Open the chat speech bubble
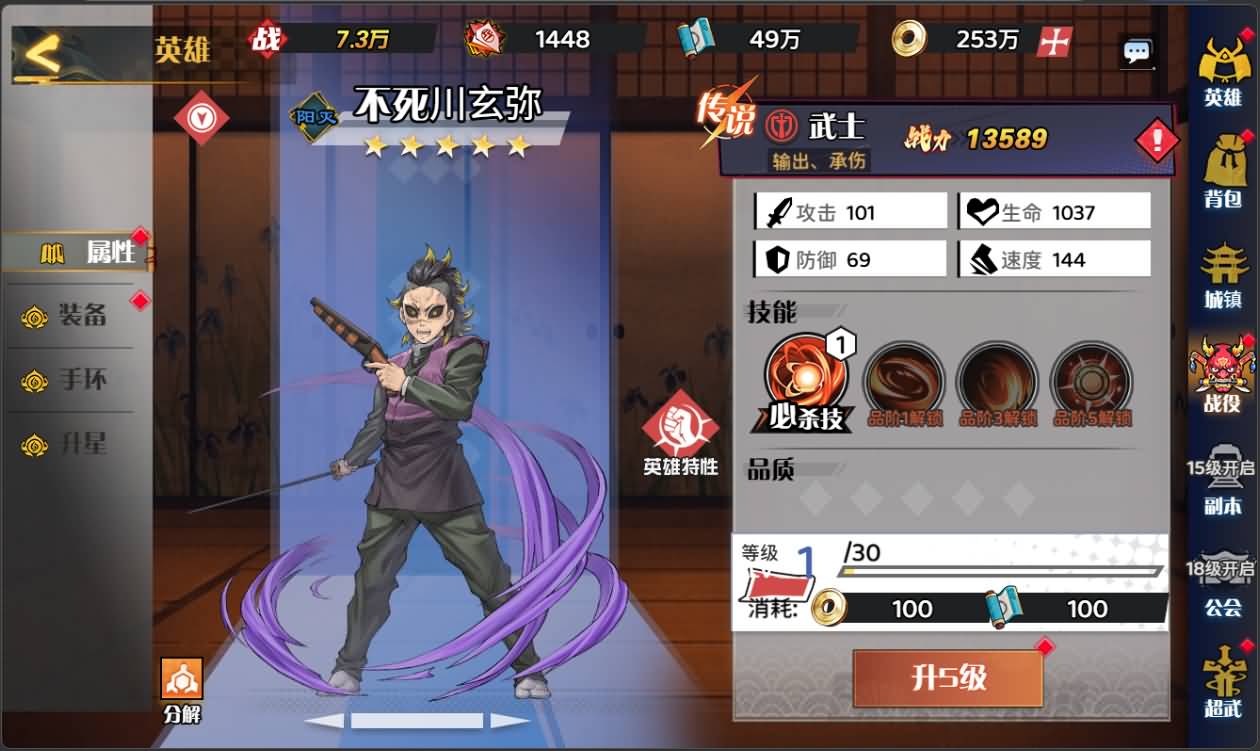1260x751 pixels. (x=1137, y=52)
